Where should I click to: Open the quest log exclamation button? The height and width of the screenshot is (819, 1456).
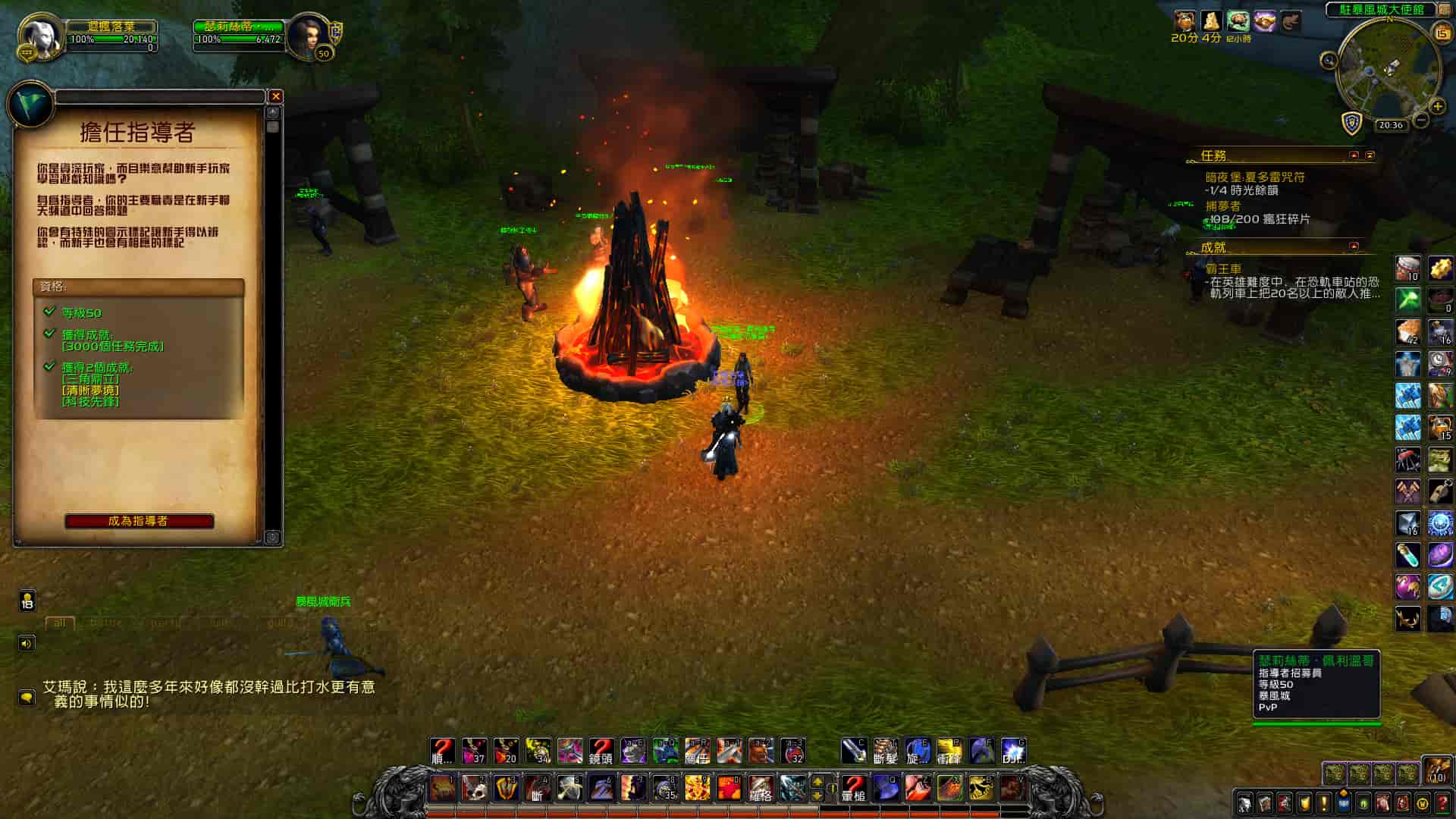coord(1323,802)
